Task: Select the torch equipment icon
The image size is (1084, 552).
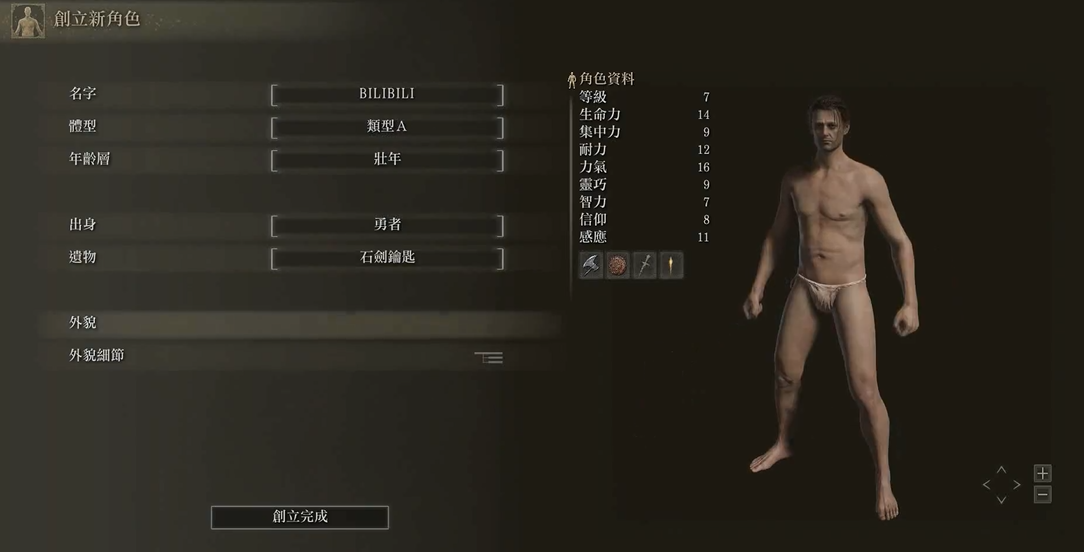Action: pos(671,265)
